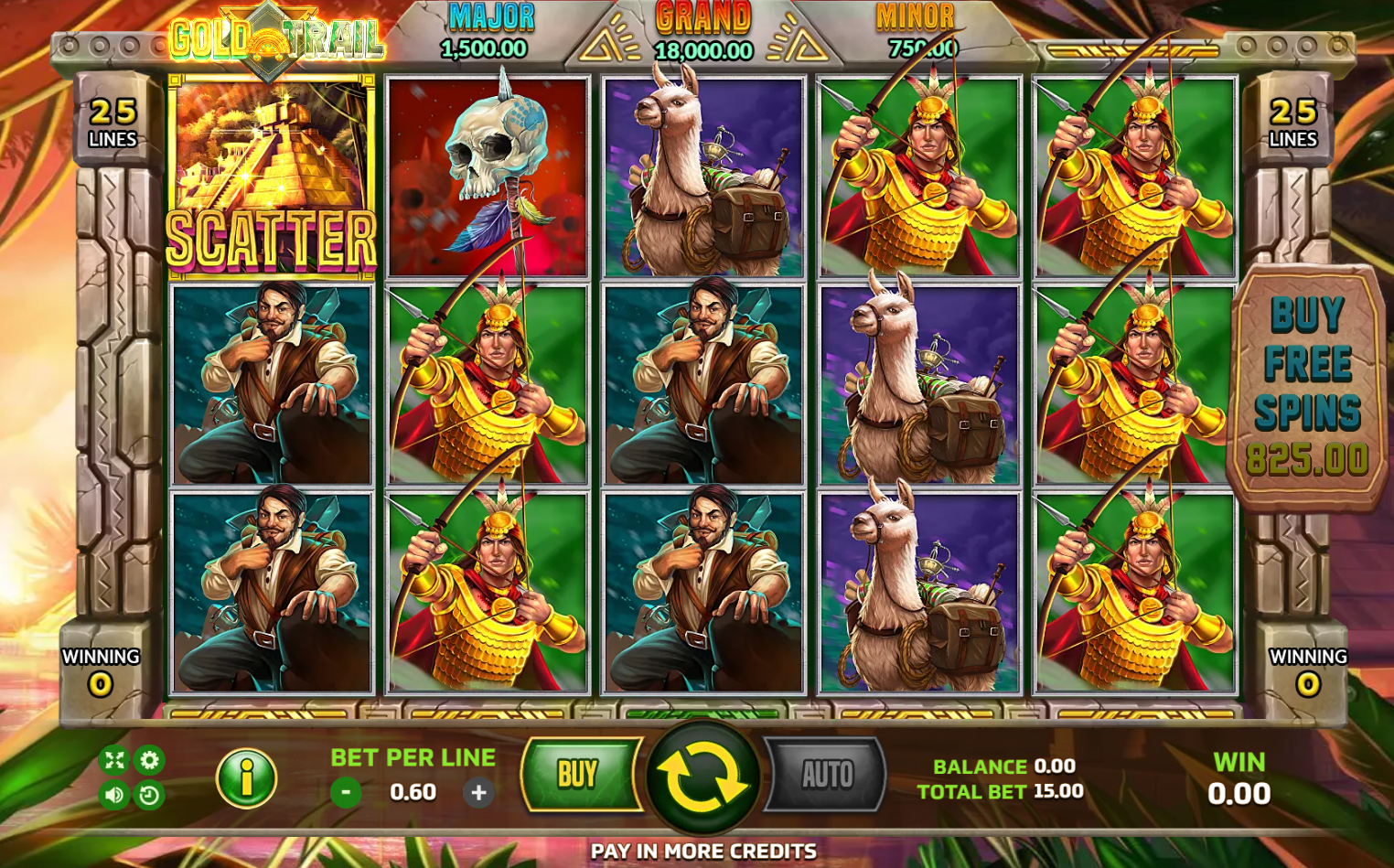Open the Buy Free Spins 825.00 panel
The height and width of the screenshot is (868, 1394).
[x=1307, y=387]
